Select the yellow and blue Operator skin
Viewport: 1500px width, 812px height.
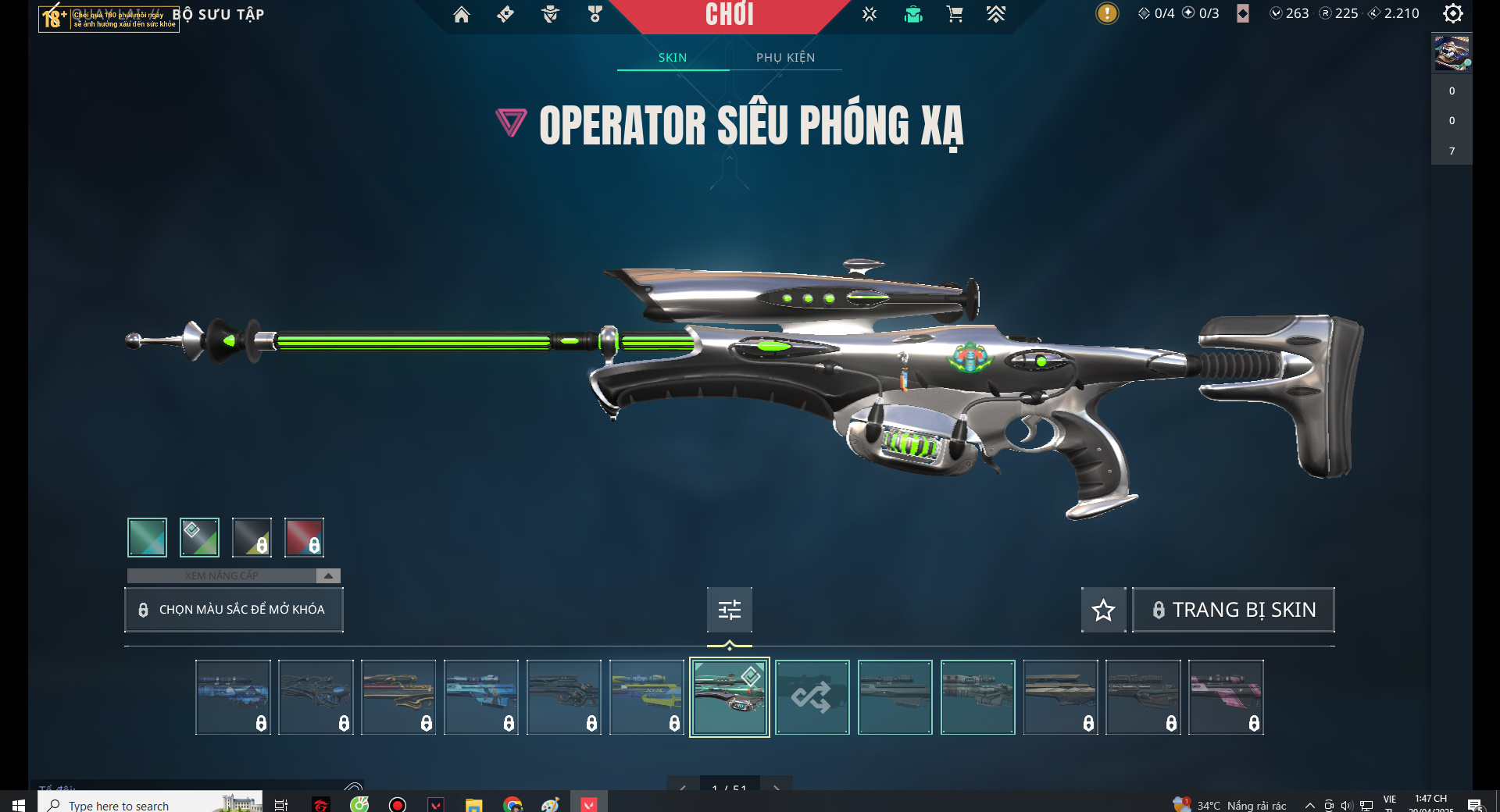point(646,697)
